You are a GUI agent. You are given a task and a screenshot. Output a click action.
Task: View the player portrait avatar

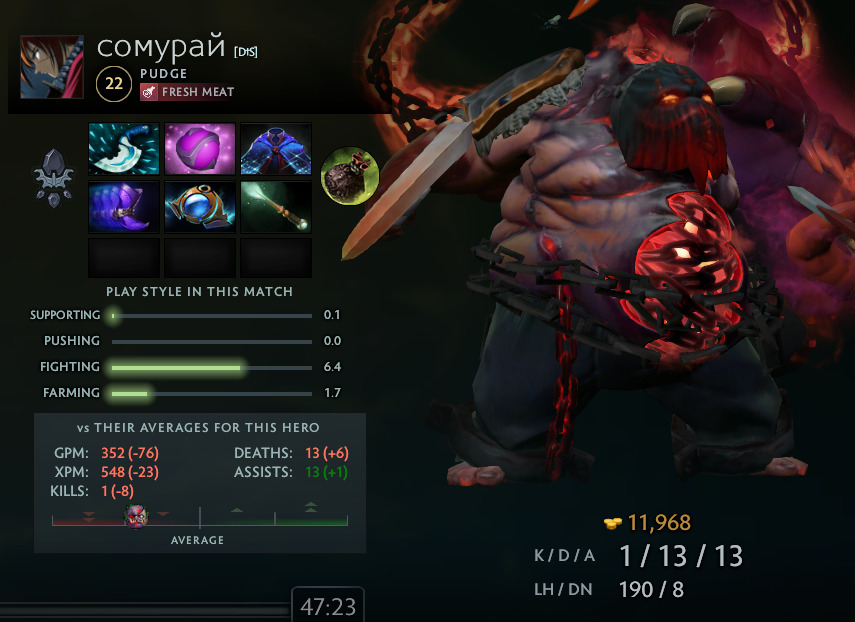[x=52, y=68]
